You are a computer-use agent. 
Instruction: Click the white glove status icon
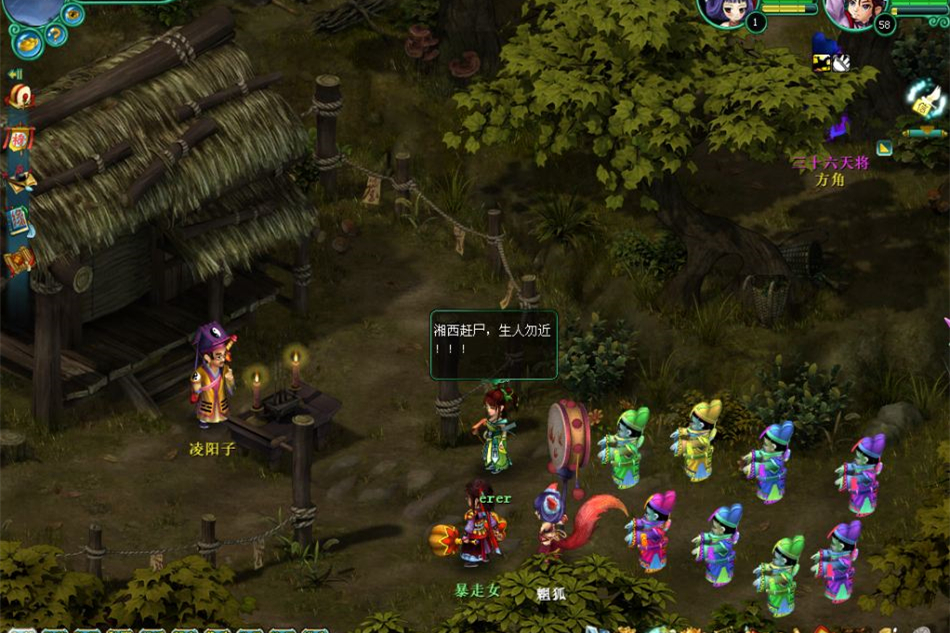click(x=841, y=63)
